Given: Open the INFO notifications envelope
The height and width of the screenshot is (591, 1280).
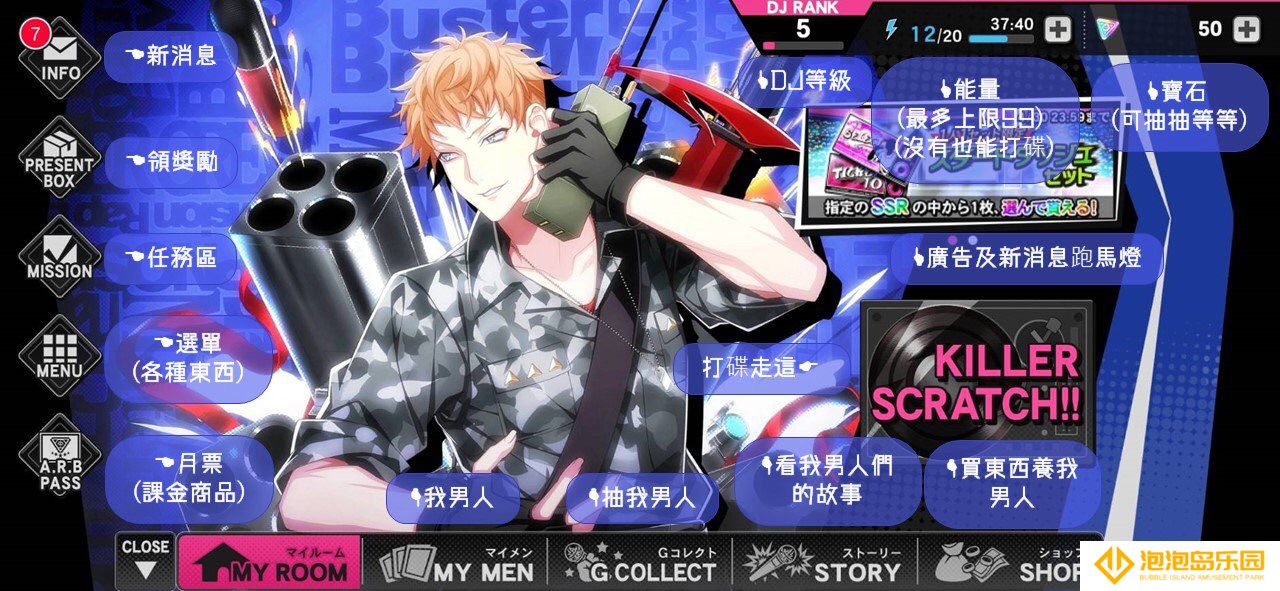Looking at the screenshot, I should [60, 55].
